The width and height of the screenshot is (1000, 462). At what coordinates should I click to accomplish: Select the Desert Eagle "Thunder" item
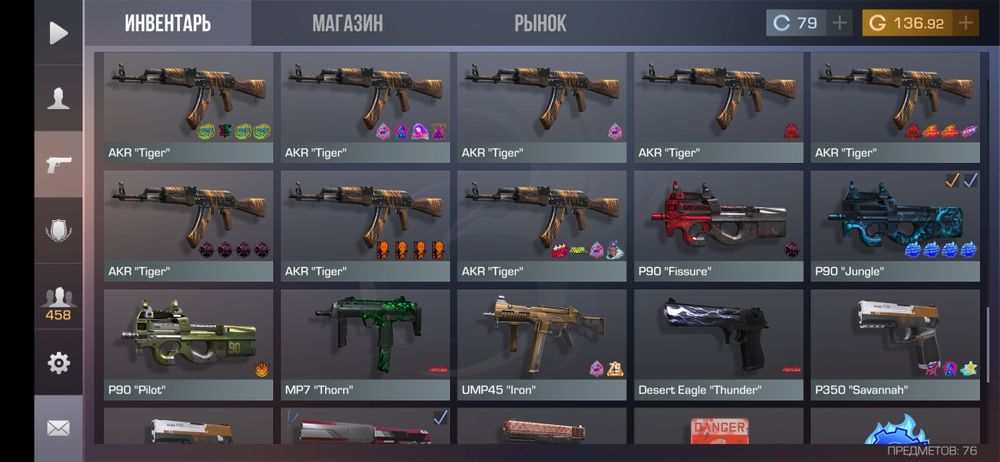pos(719,343)
